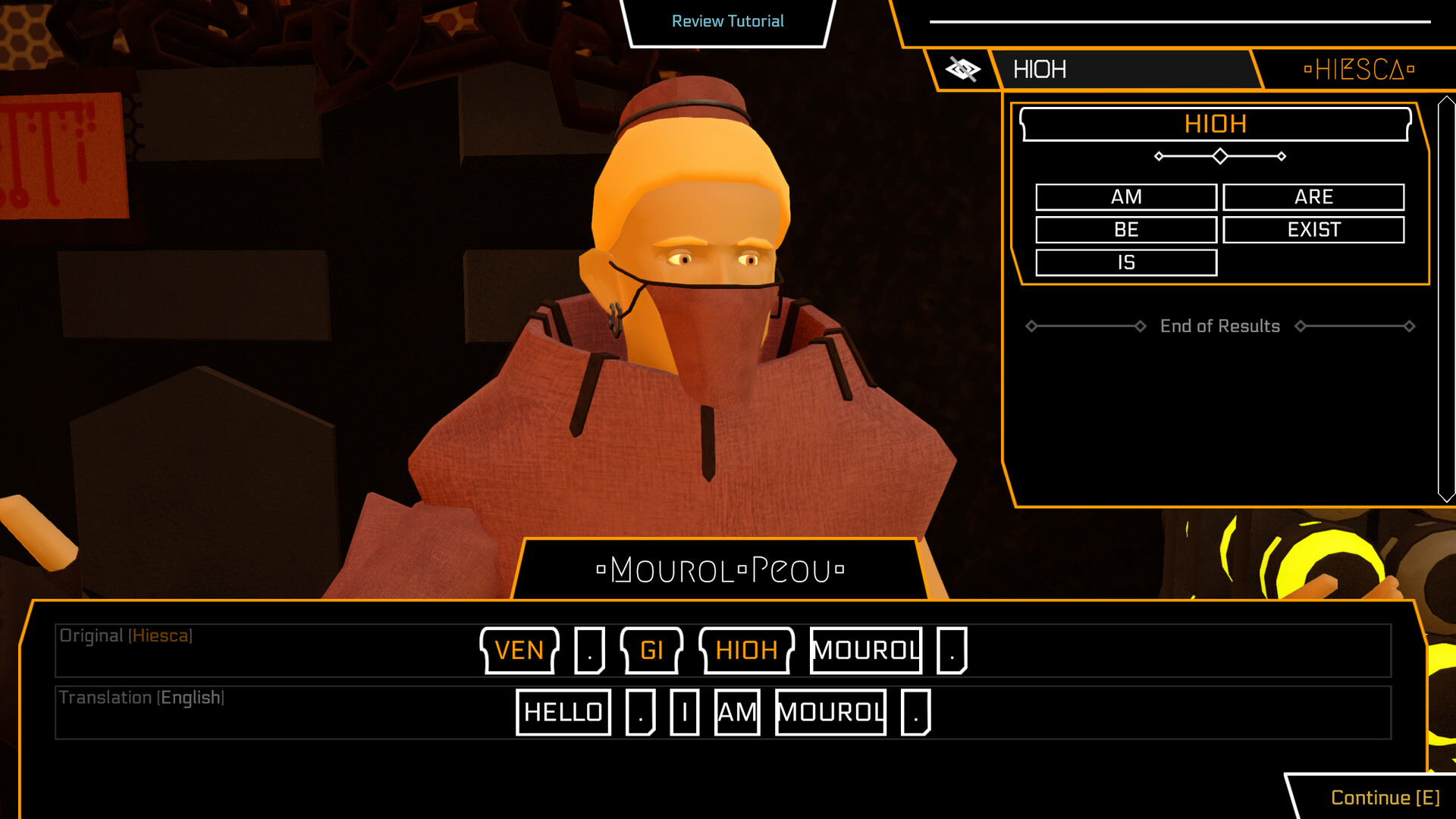This screenshot has height=819, width=1456.
Task: Choose IS as the HIOH translation
Action: [1125, 262]
